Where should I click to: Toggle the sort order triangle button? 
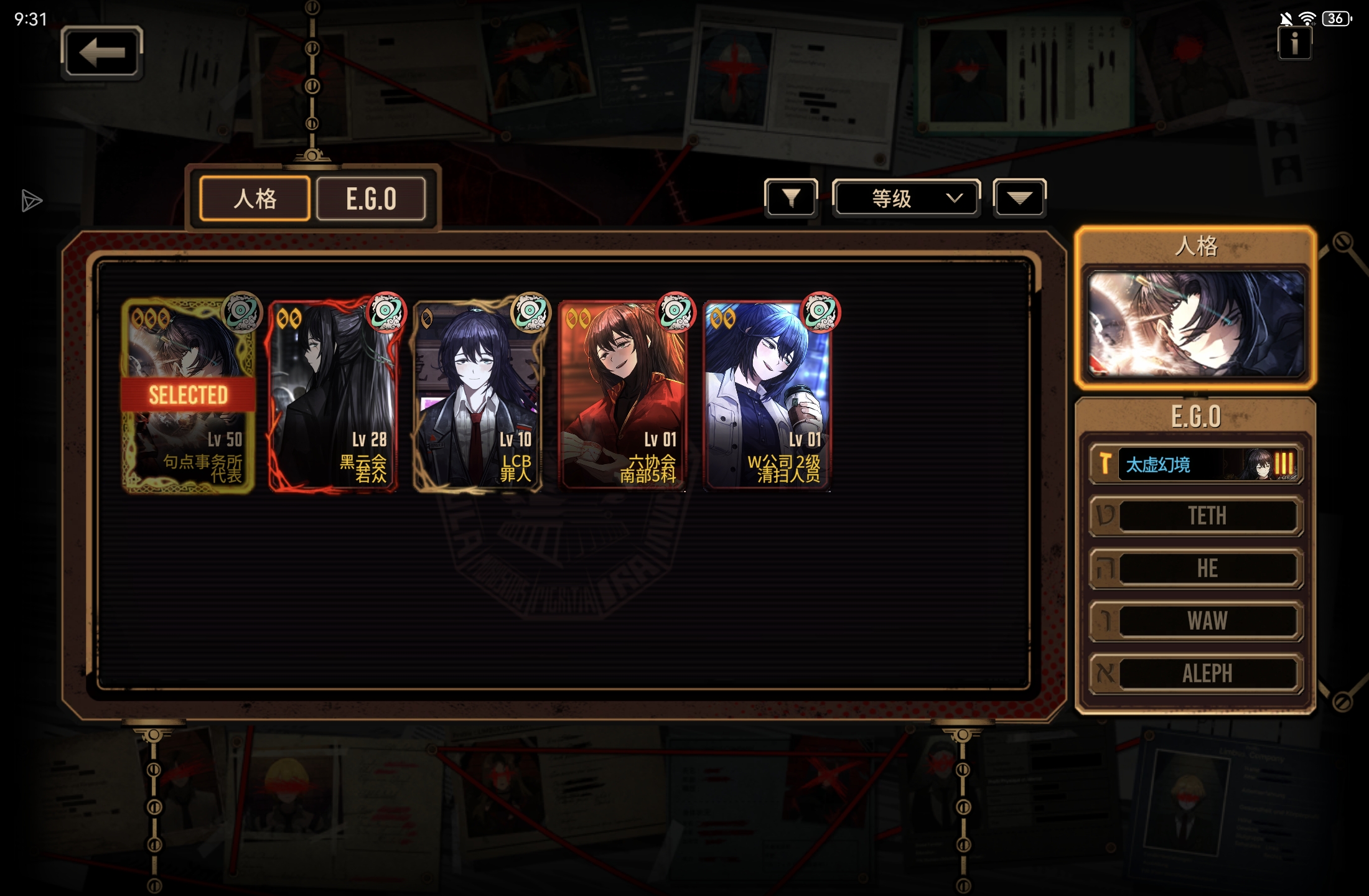[x=1019, y=198]
